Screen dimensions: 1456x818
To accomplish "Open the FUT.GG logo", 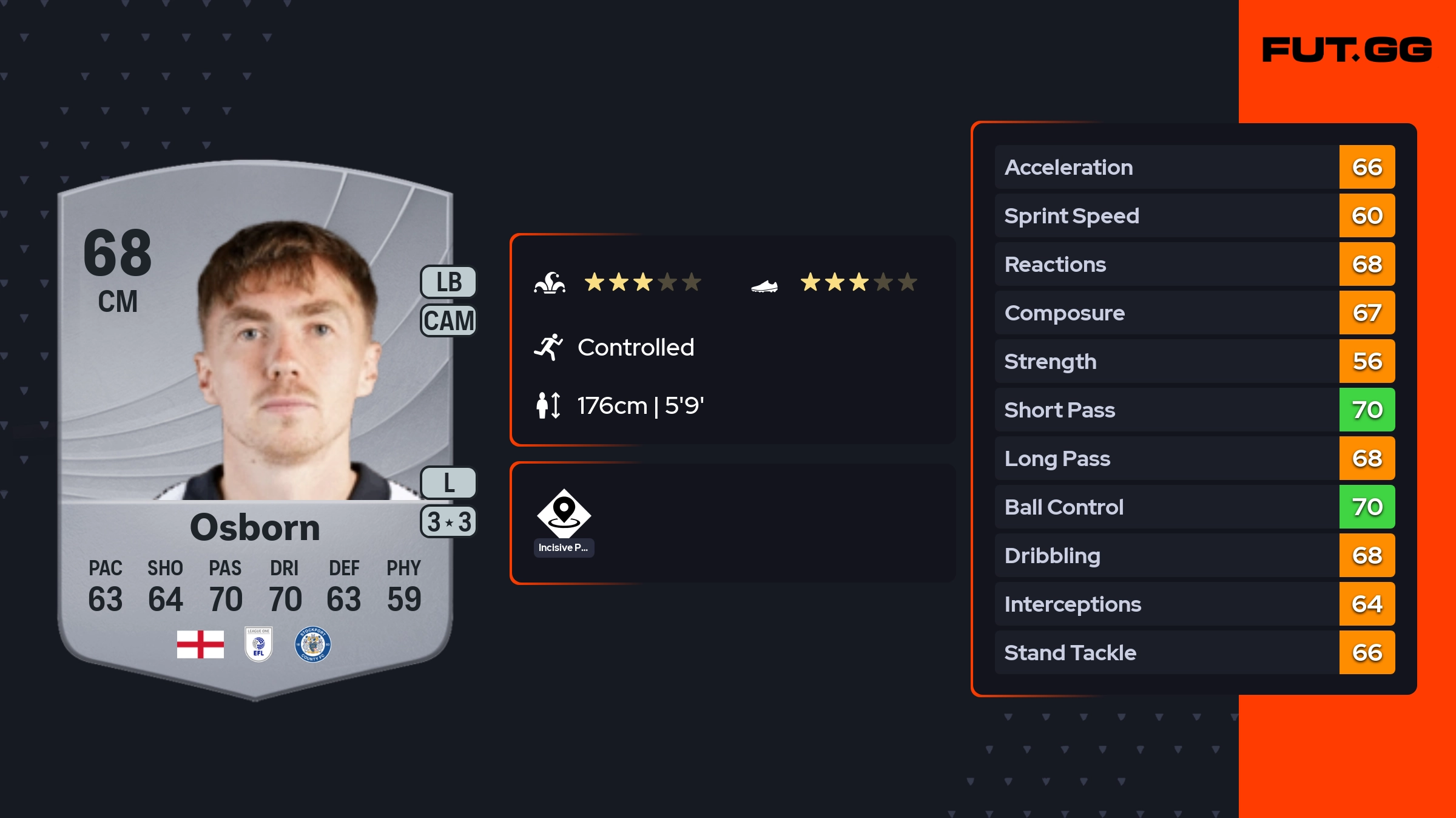I will coord(1347,50).
